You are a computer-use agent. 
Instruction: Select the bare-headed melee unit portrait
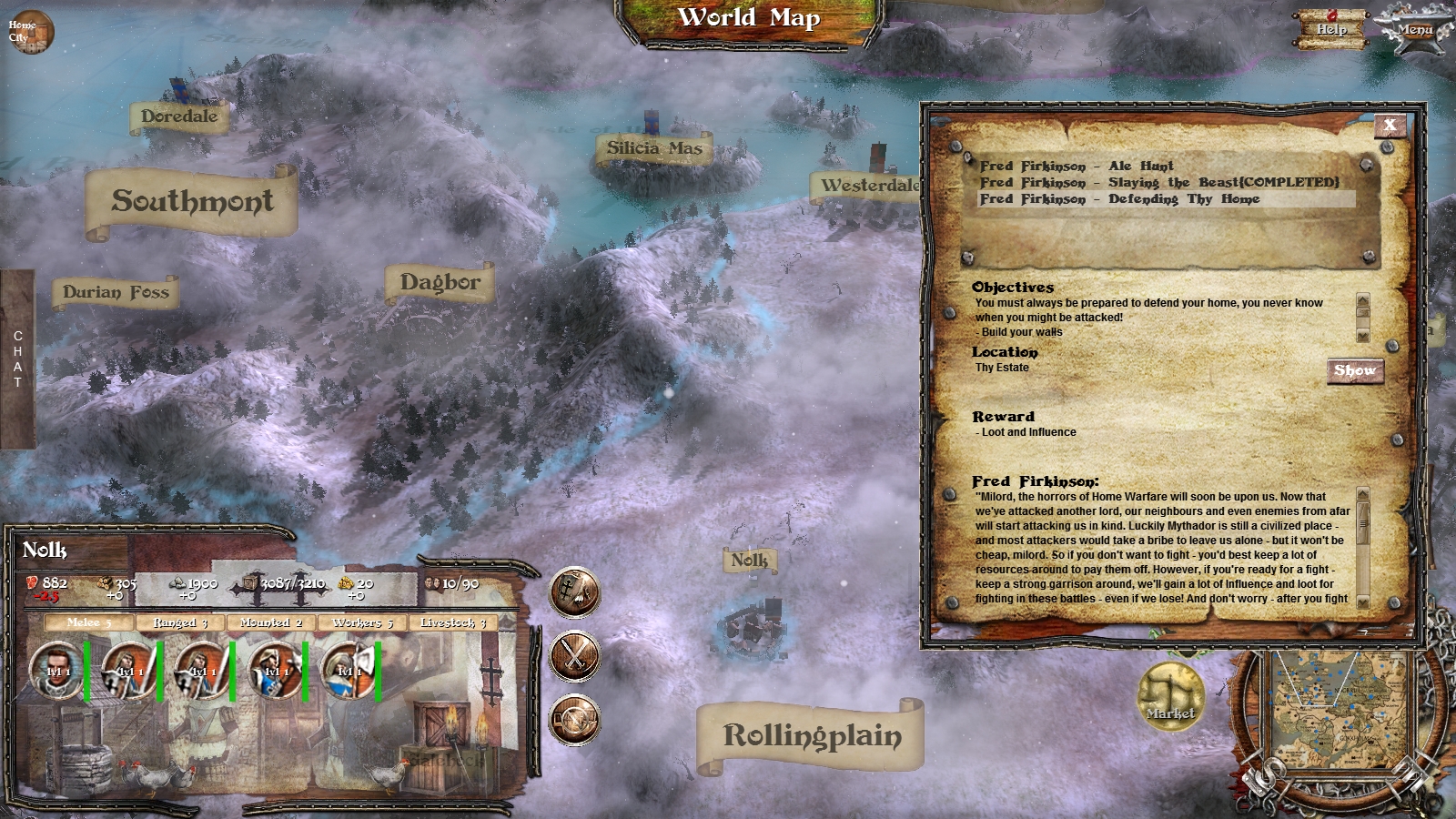tap(56, 671)
